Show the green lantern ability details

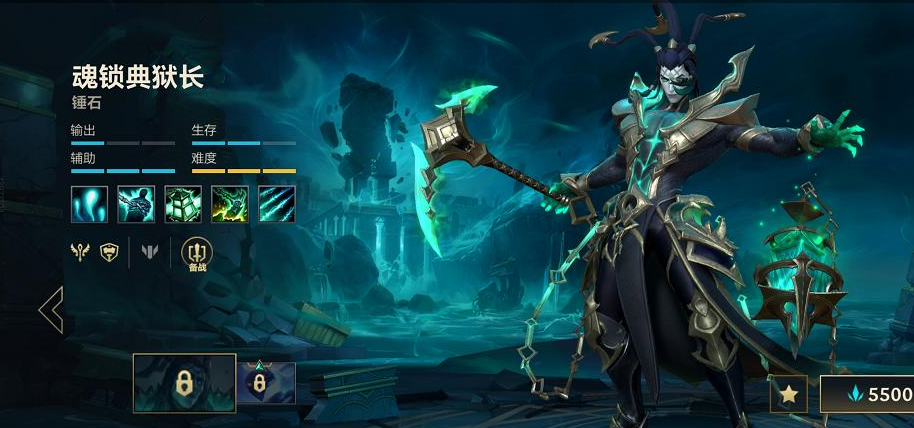(183, 203)
